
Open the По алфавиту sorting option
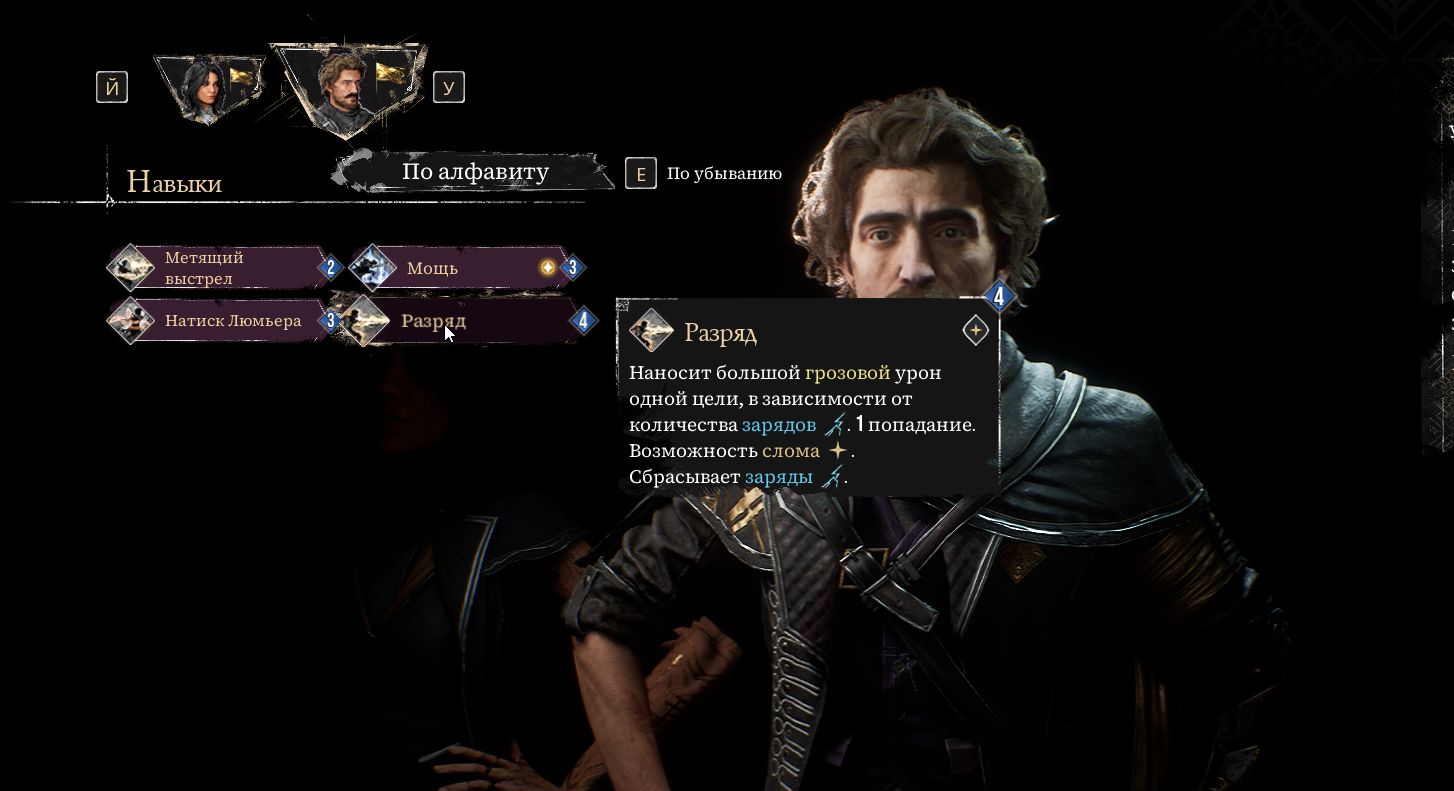click(x=475, y=172)
